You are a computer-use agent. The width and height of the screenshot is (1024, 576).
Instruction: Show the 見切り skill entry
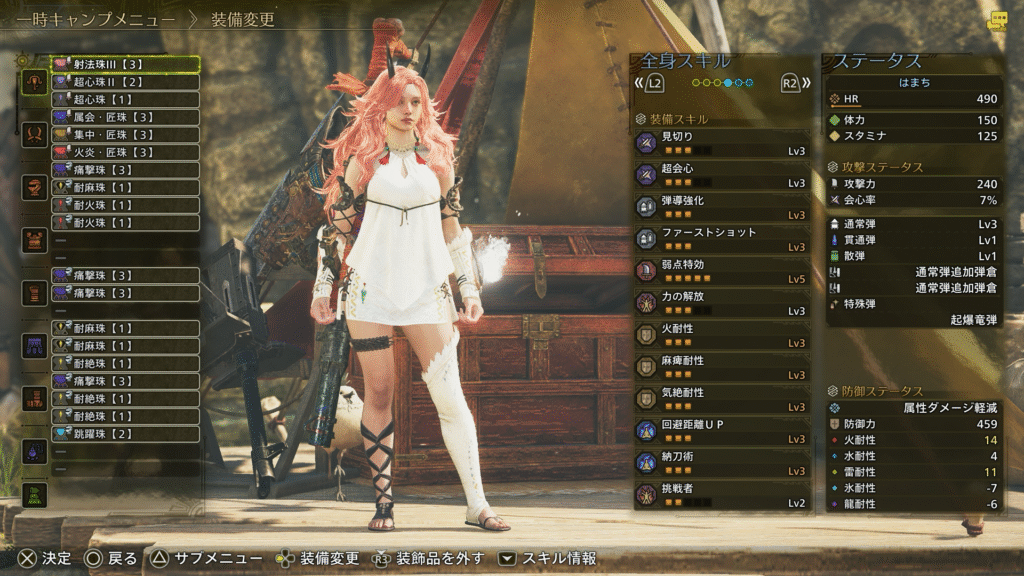point(722,143)
